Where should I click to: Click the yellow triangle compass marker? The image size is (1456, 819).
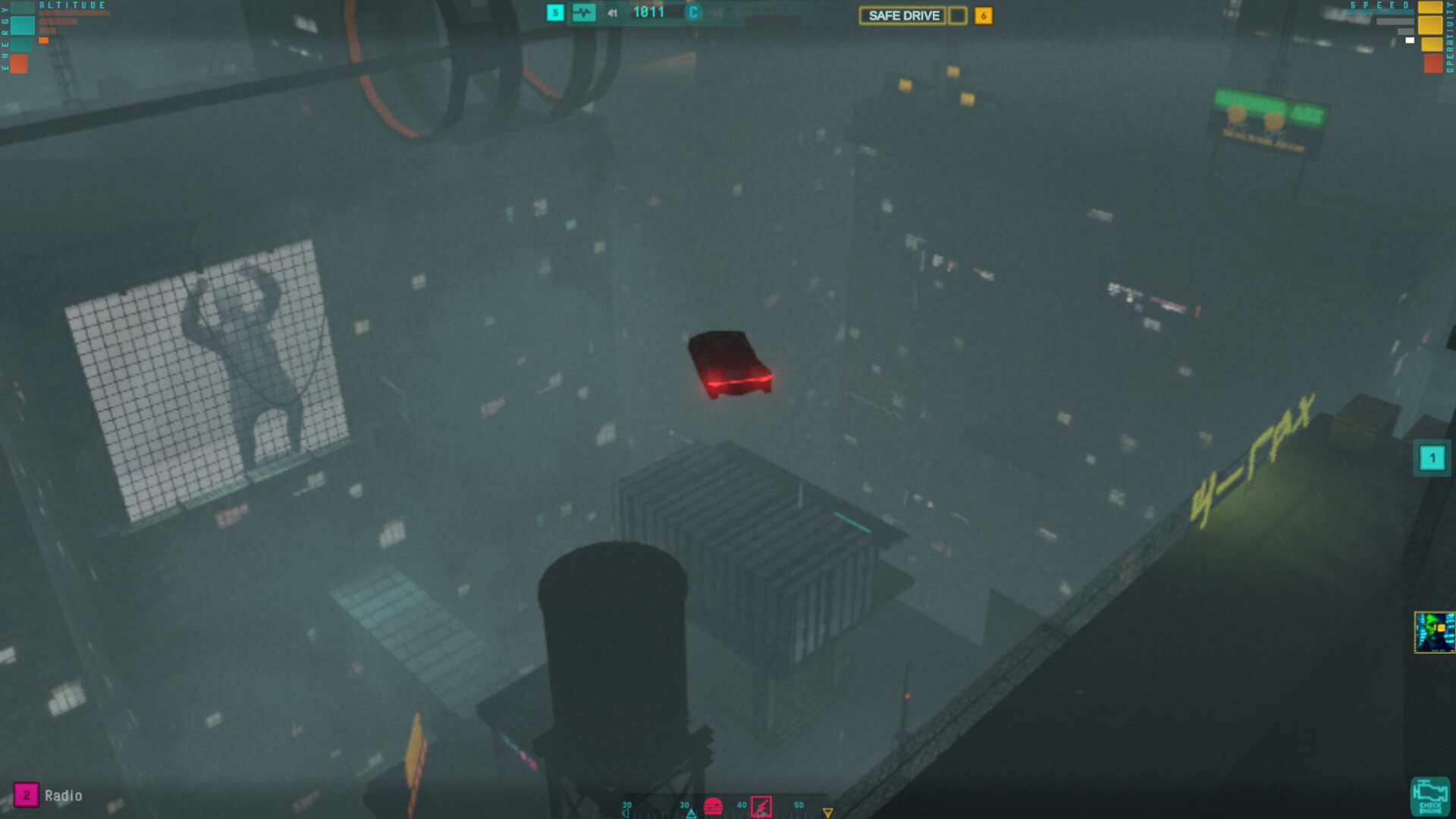click(827, 813)
